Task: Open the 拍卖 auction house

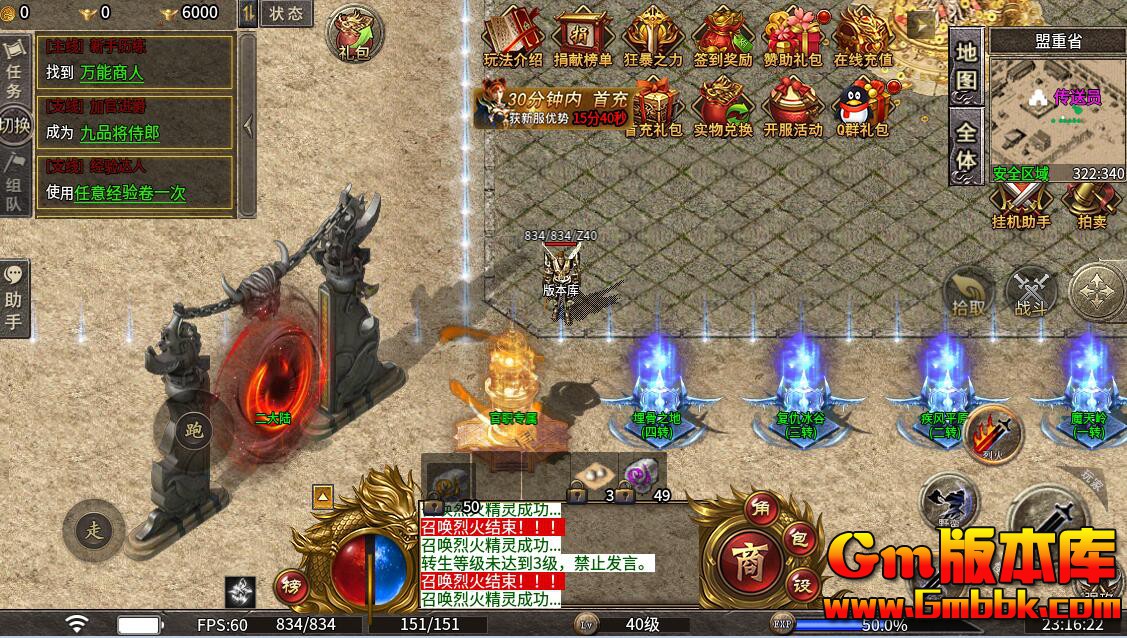Action: click(1092, 204)
